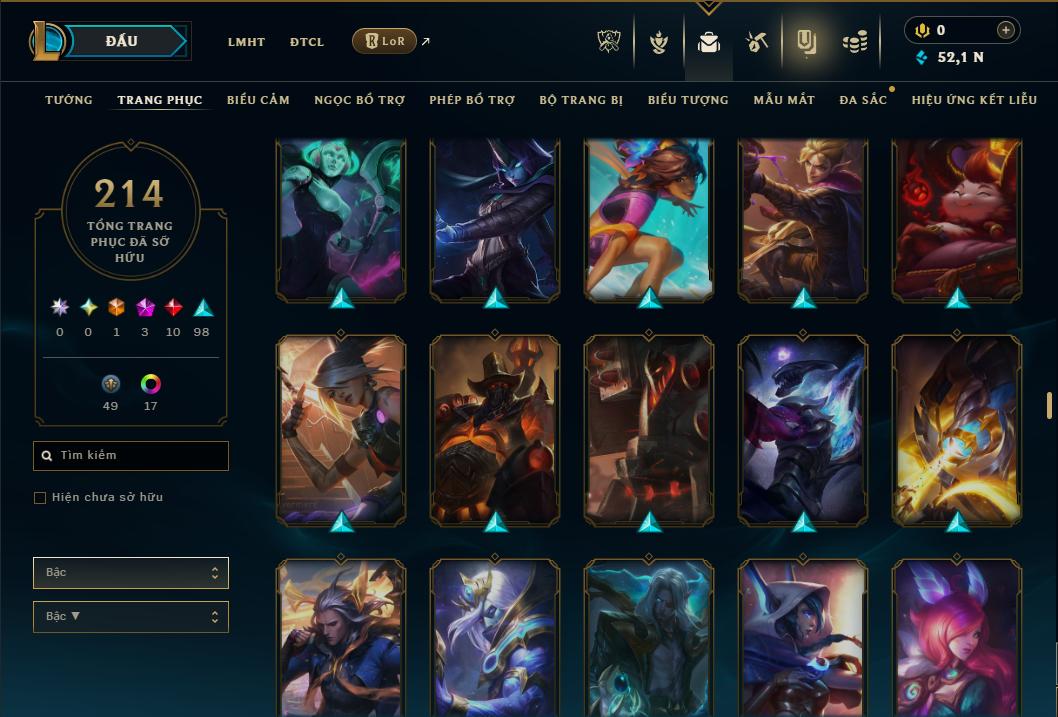This screenshot has height=717, width=1058.
Task: Open the store coin stack icon
Action: (854, 42)
